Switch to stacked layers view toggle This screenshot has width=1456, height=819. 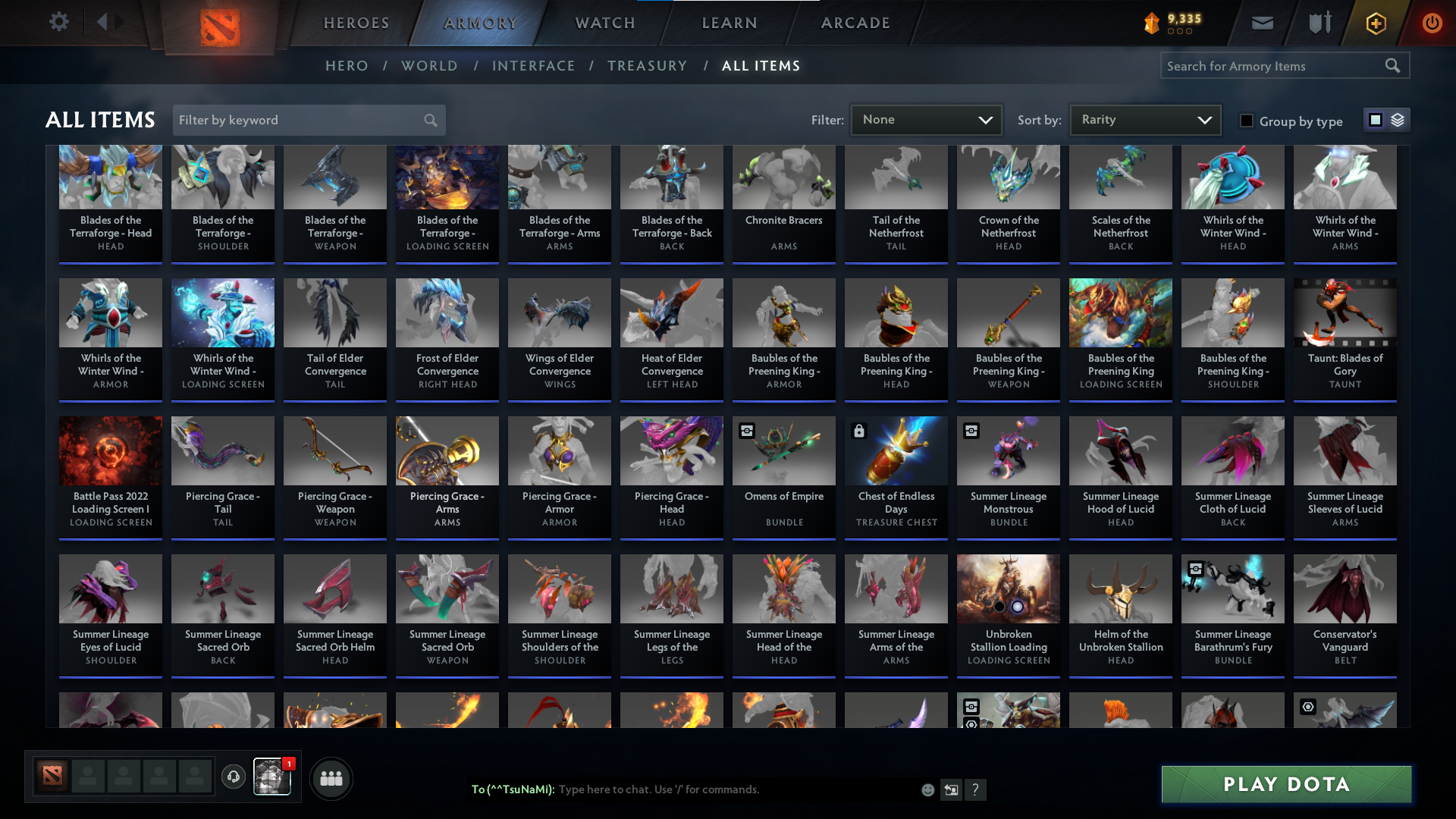1396,120
